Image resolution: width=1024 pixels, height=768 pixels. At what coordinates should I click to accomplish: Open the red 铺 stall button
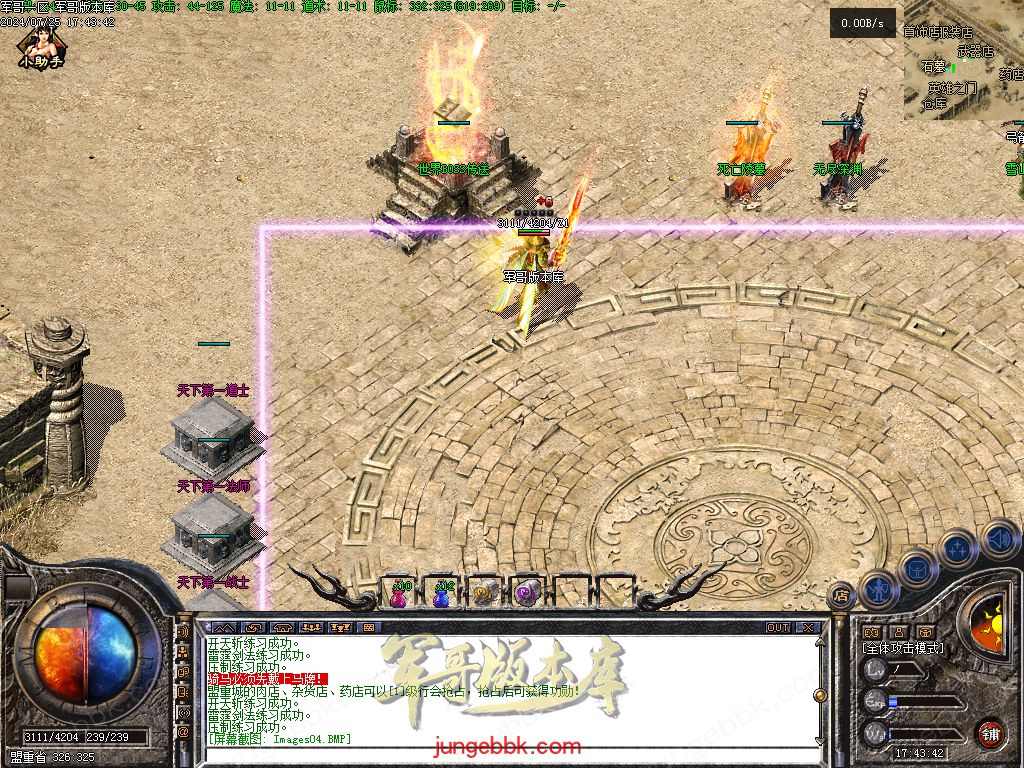coord(990,732)
